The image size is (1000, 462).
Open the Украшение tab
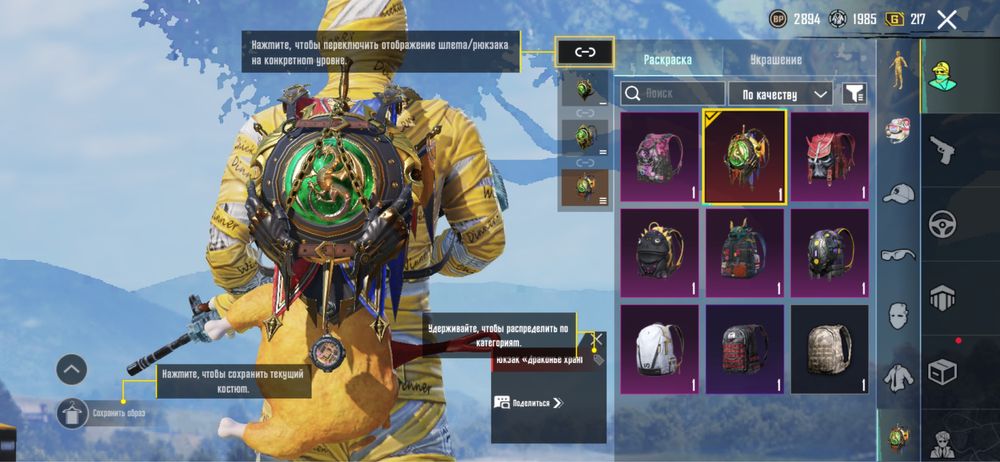(x=775, y=59)
